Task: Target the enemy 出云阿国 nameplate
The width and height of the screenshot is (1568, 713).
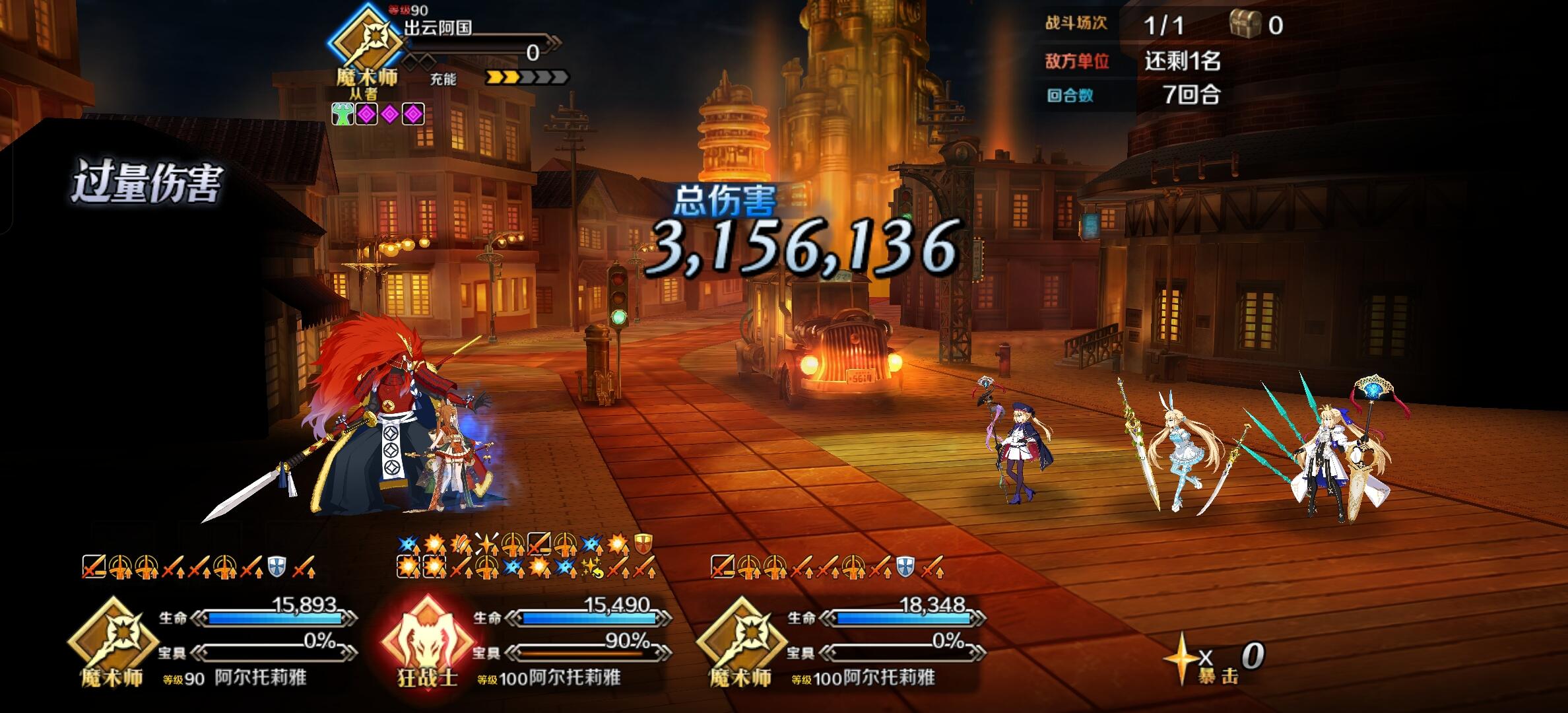Action: click(x=438, y=28)
